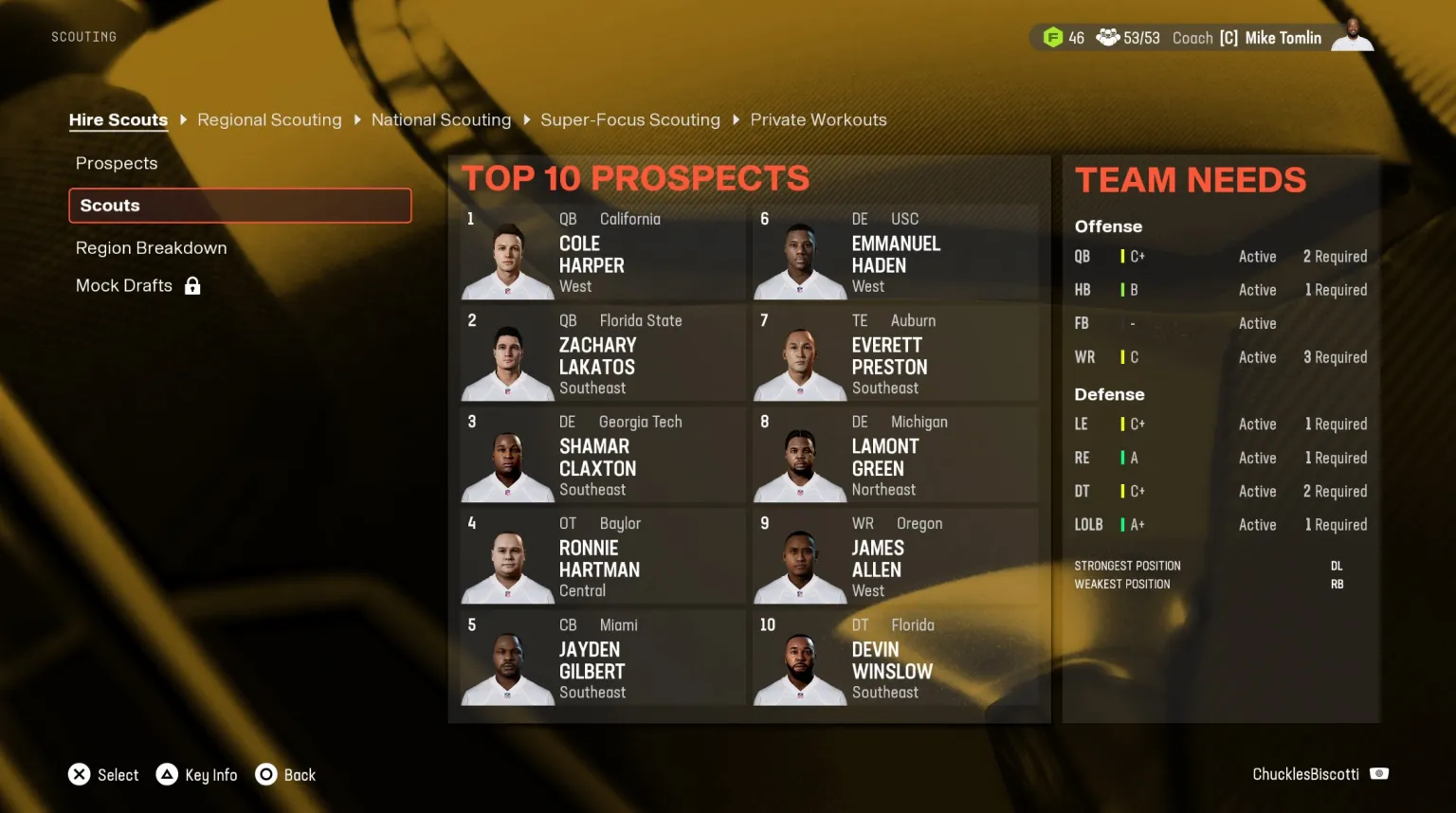Click the lock icon next to Mock Drafts

[x=192, y=285]
